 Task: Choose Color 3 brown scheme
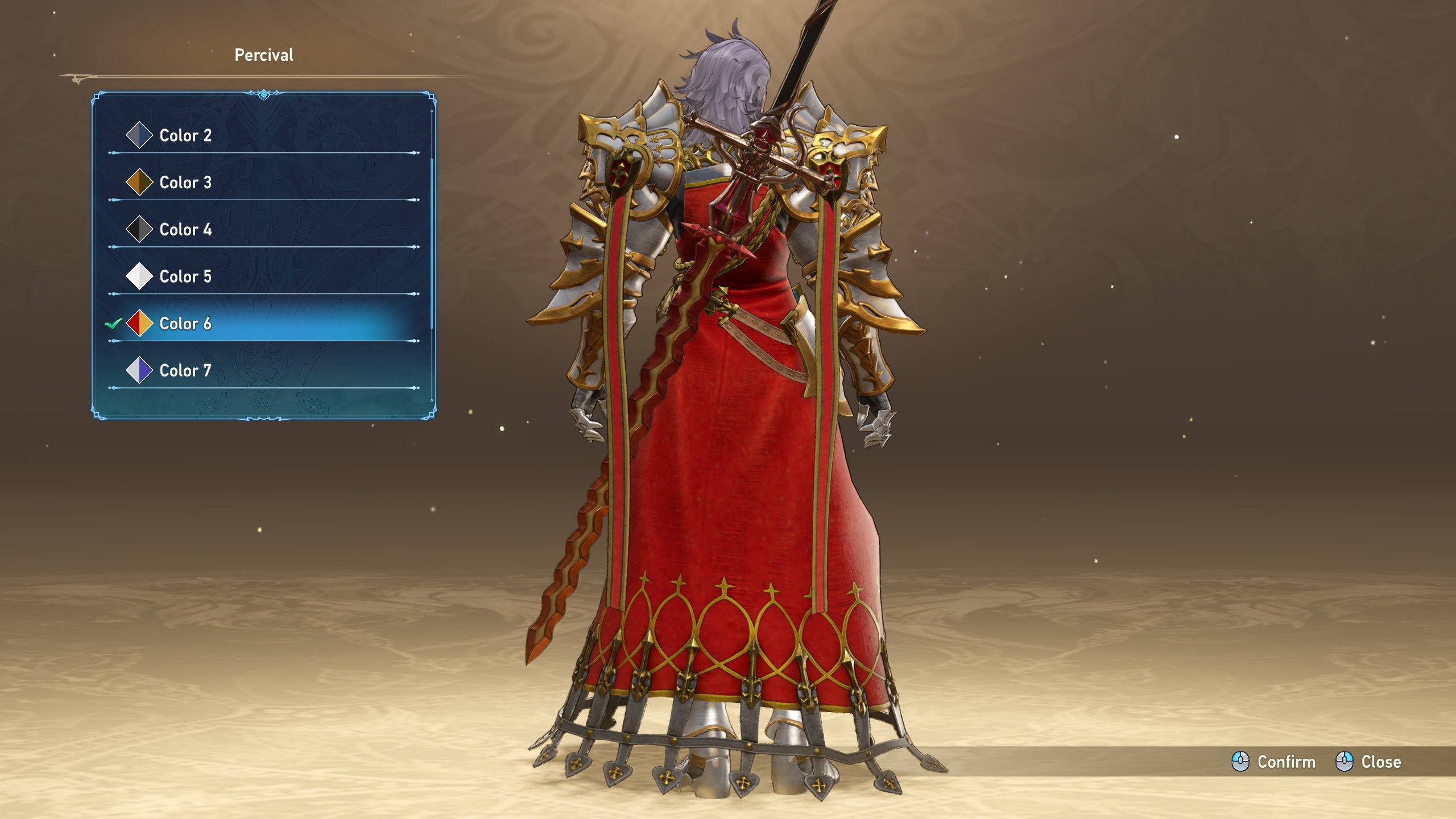pos(185,183)
